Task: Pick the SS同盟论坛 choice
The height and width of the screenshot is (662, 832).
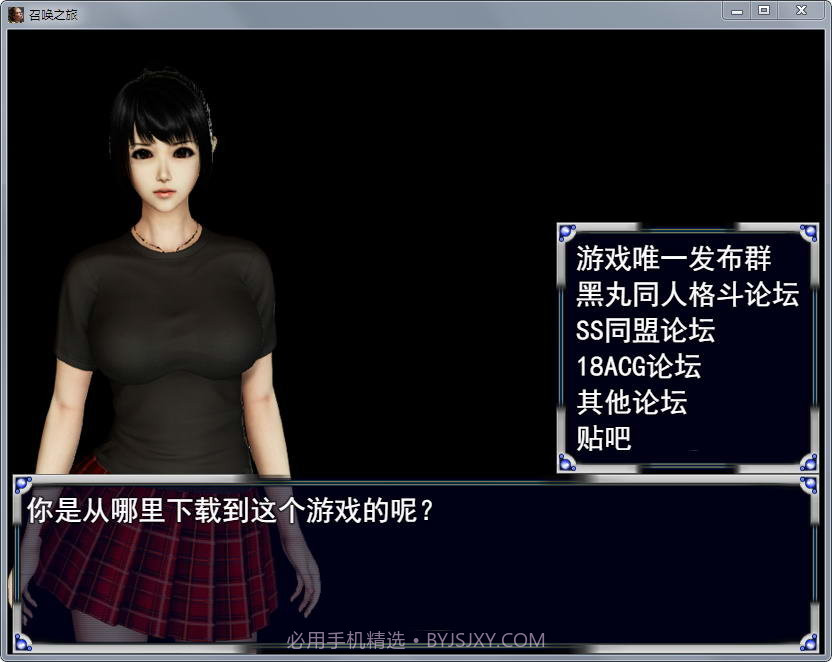Action: [645, 331]
